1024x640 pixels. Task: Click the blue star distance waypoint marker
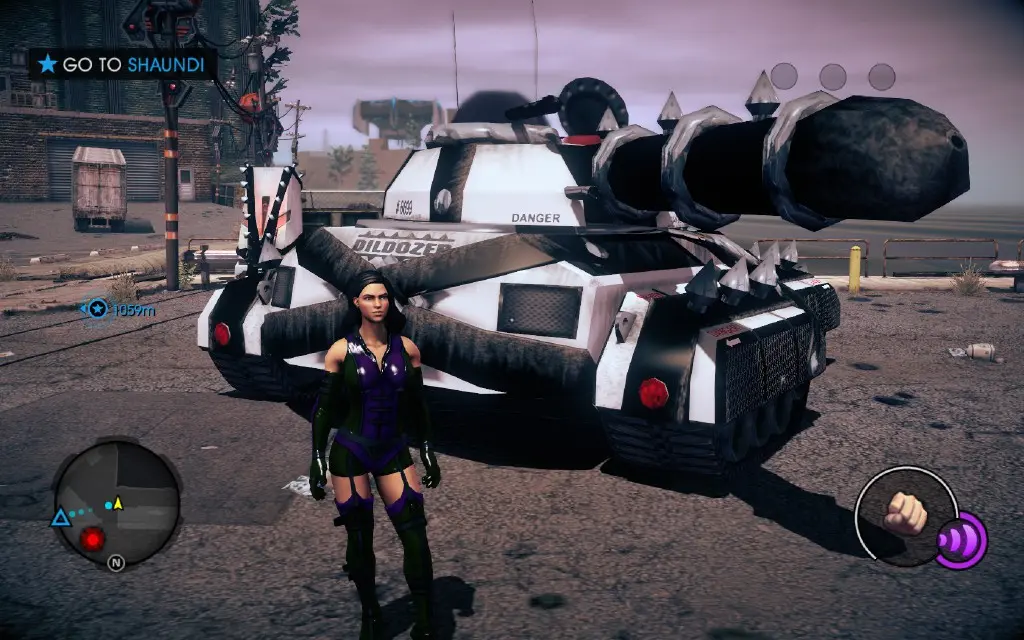pos(97,309)
